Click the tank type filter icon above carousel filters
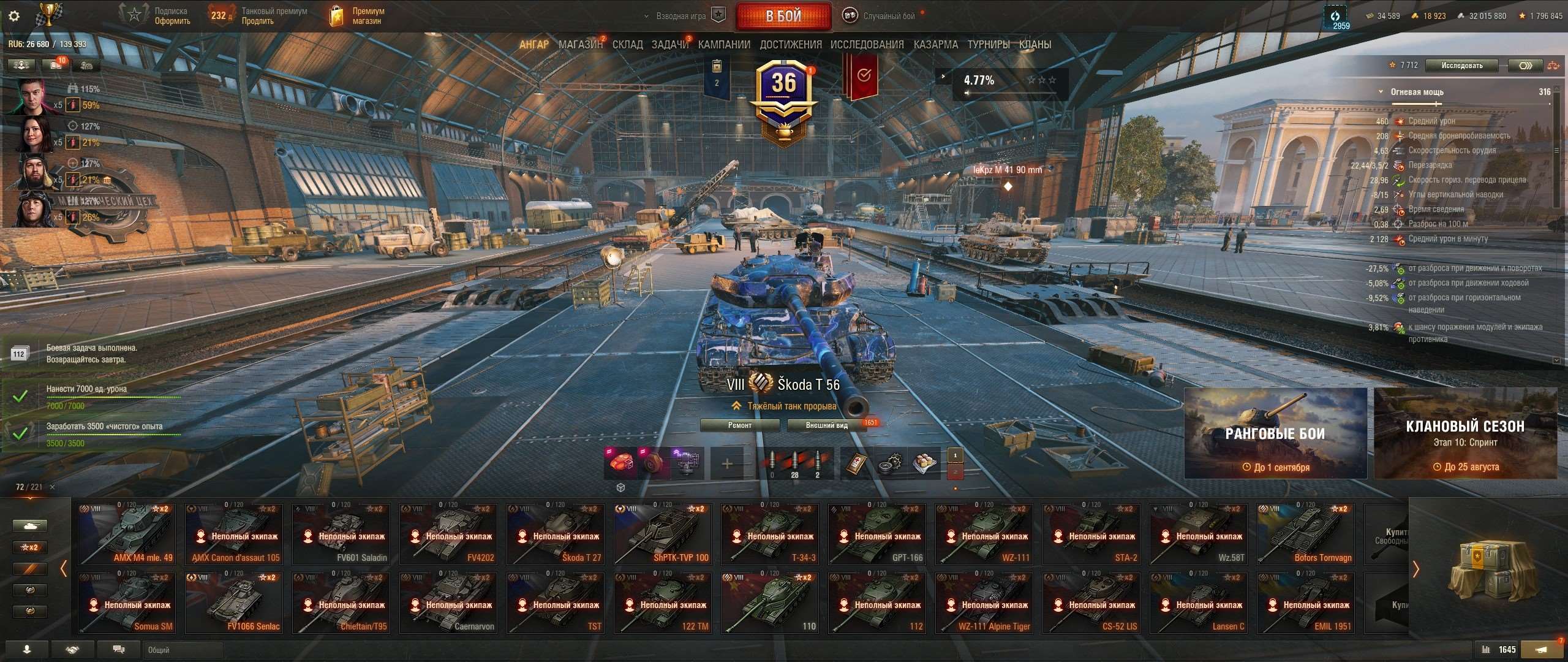1568x662 pixels. pos(29,525)
